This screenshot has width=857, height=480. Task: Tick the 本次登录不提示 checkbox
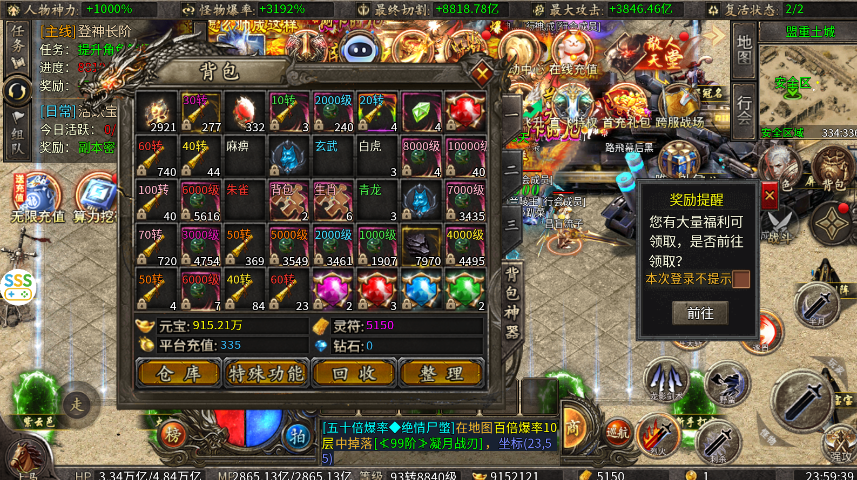[x=741, y=279]
